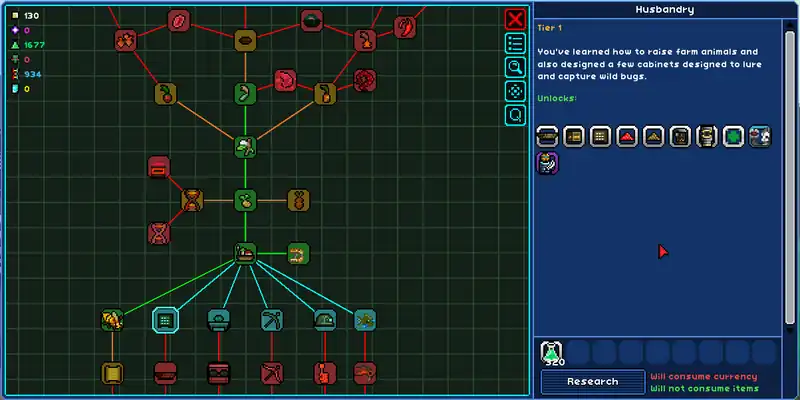Screen dimensions: 800x400
Task: Select the green cross unlock item icon
Action: click(x=734, y=136)
